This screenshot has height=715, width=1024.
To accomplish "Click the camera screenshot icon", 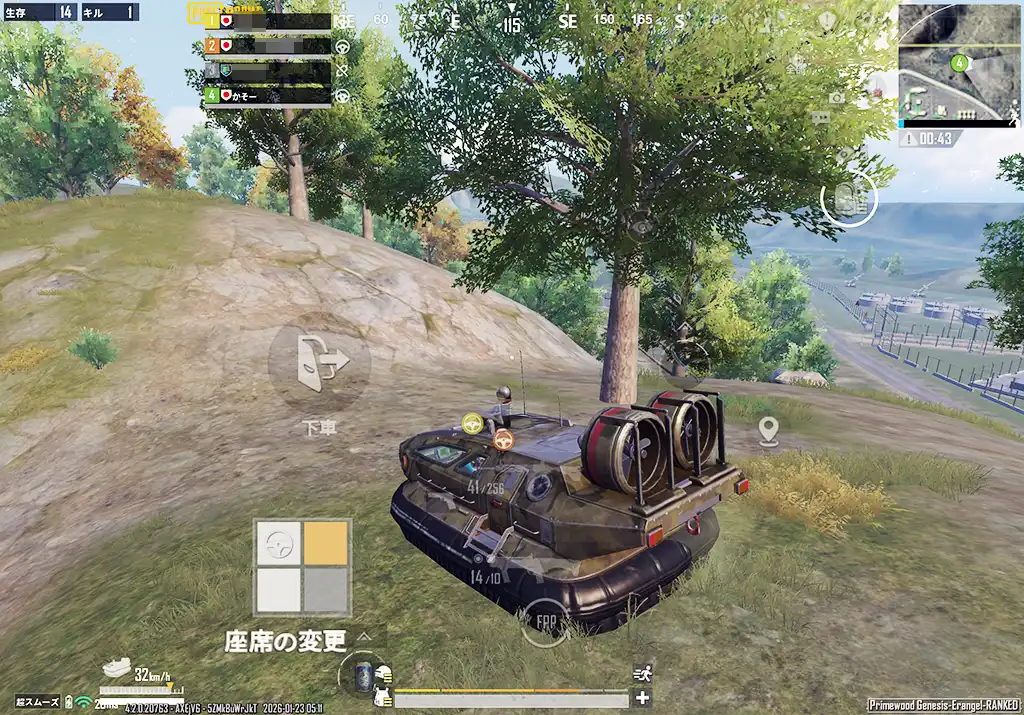I will [836, 97].
